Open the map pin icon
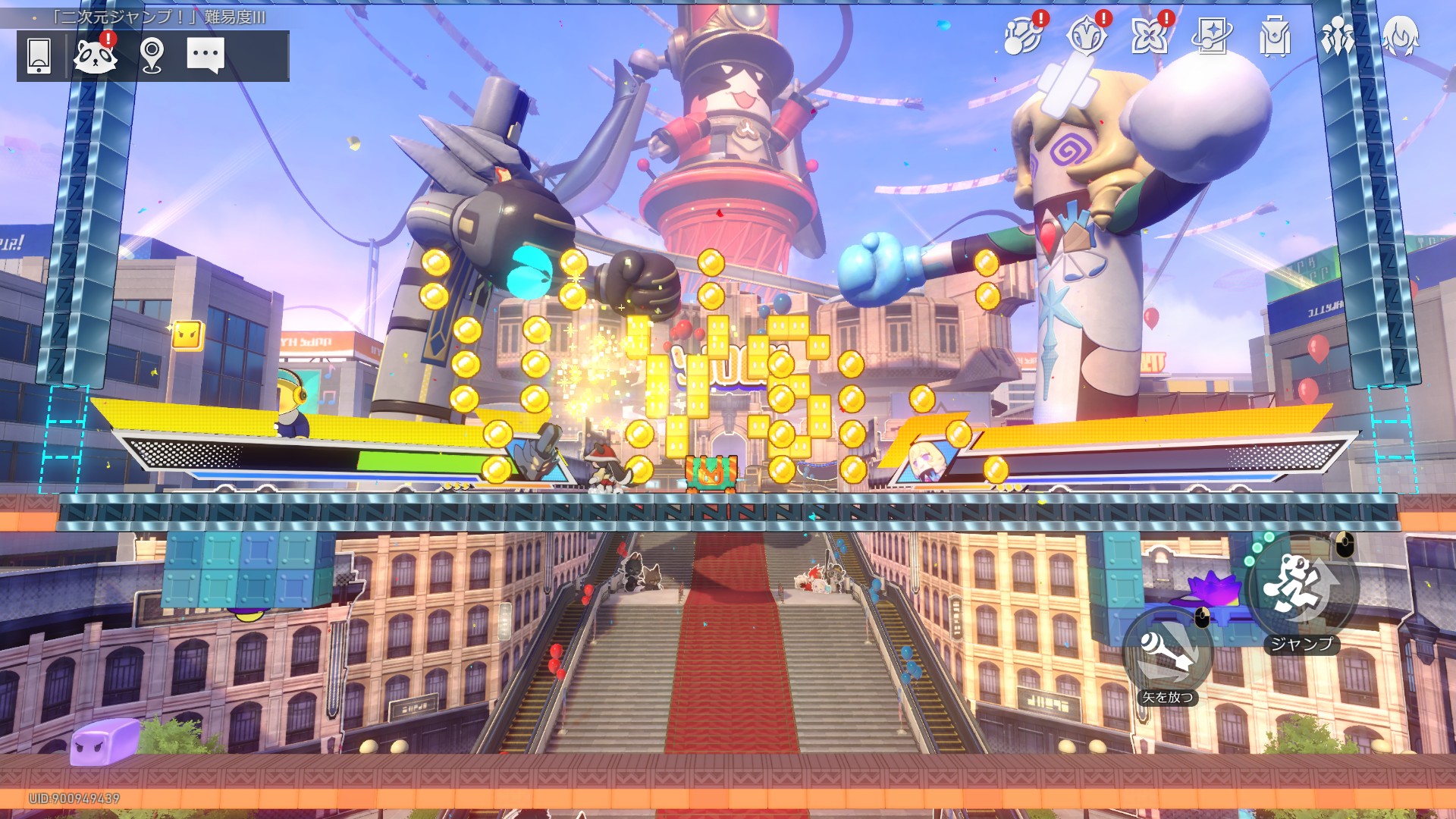The width and height of the screenshot is (1456, 819). (152, 55)
